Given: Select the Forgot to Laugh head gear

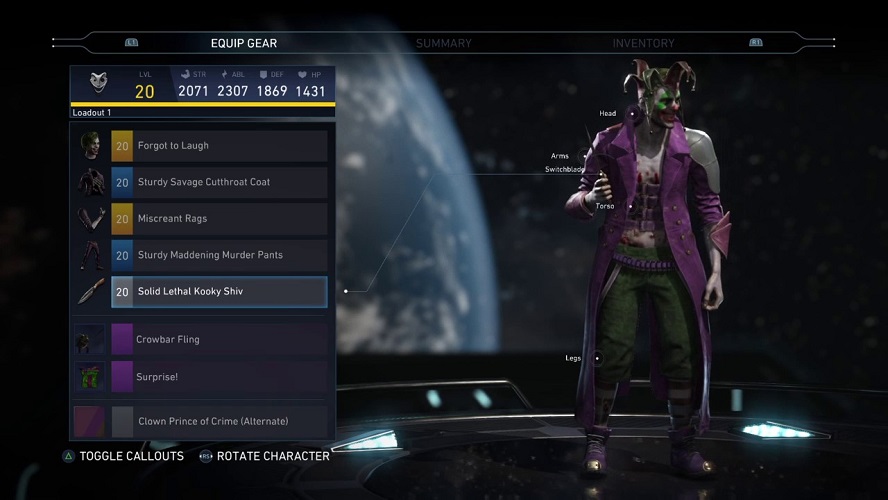Looking at the screenshot, I should [x=218, y=146].
